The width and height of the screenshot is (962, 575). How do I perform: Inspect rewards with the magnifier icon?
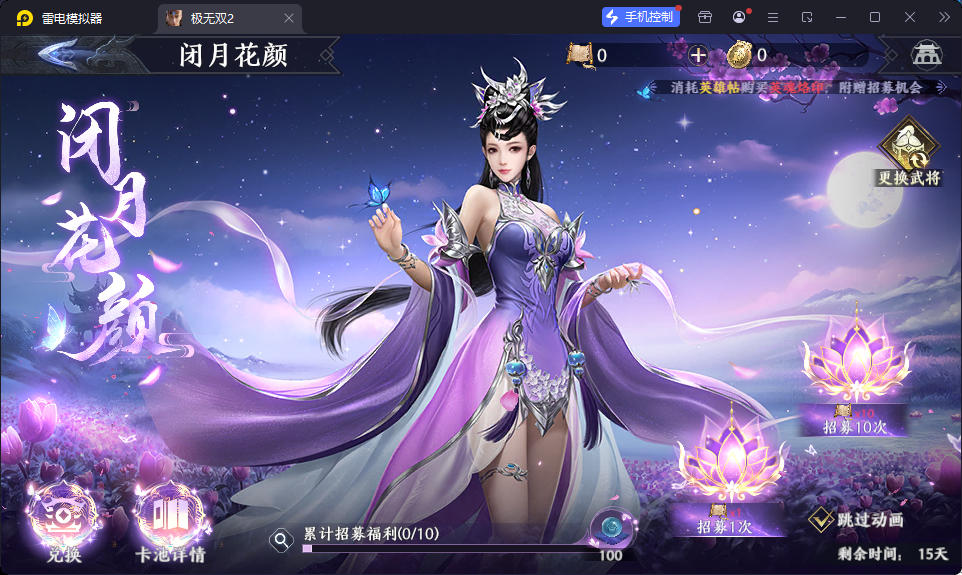282,541
